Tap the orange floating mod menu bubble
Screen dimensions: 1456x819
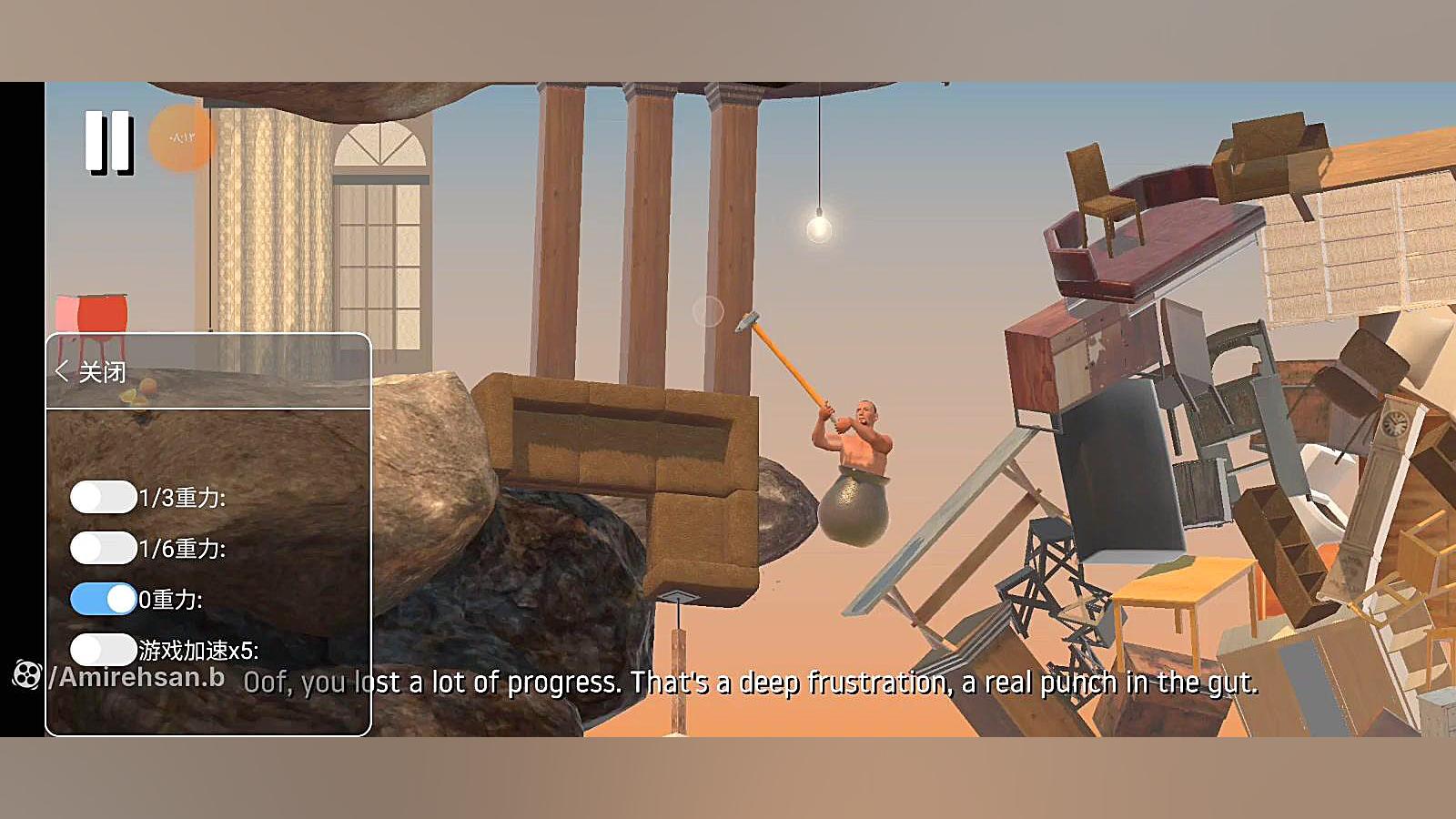(182, 137)
